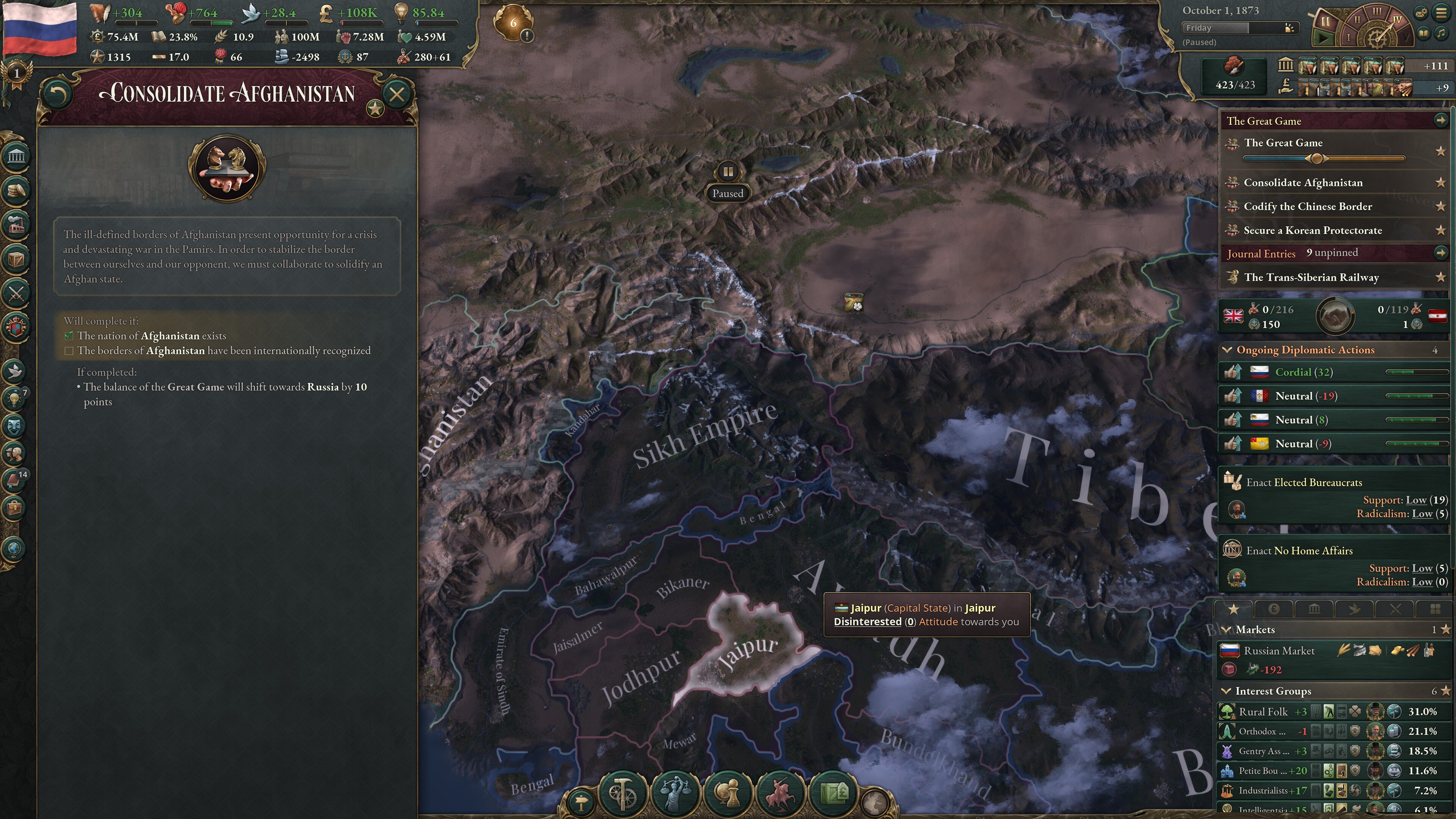Switch to the finances tab in the outliner
The width and height of the screenshot is (1456, 819).
1274,609
